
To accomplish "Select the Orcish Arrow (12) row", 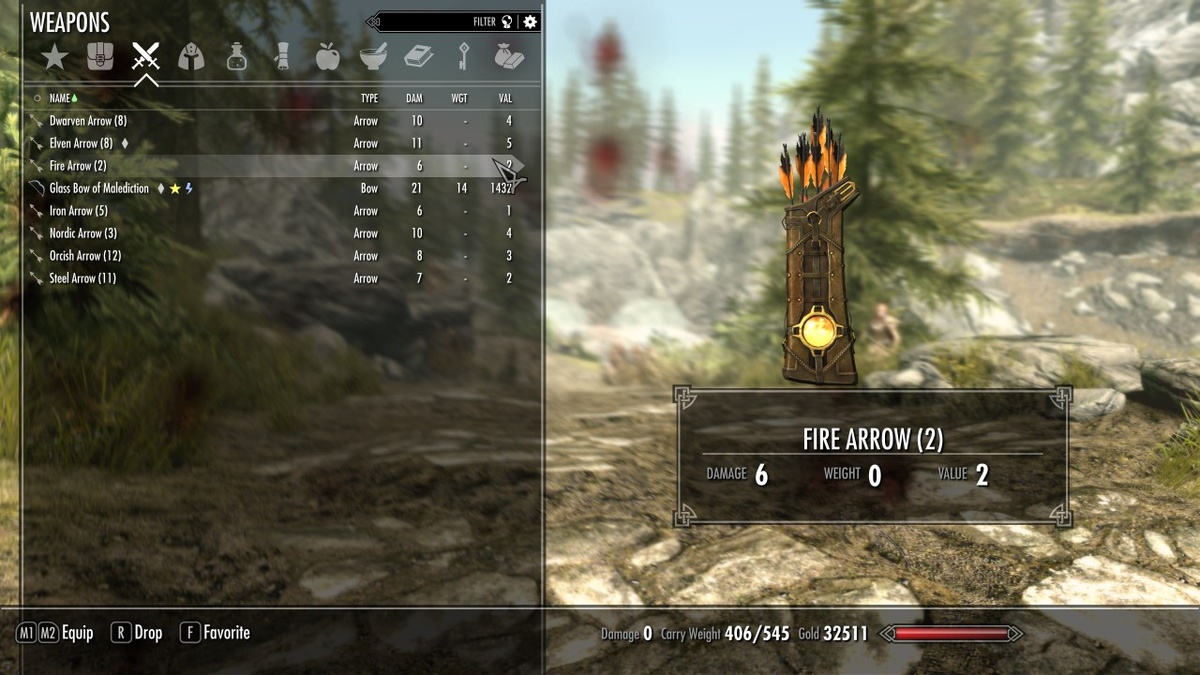I will coord(85,256).
